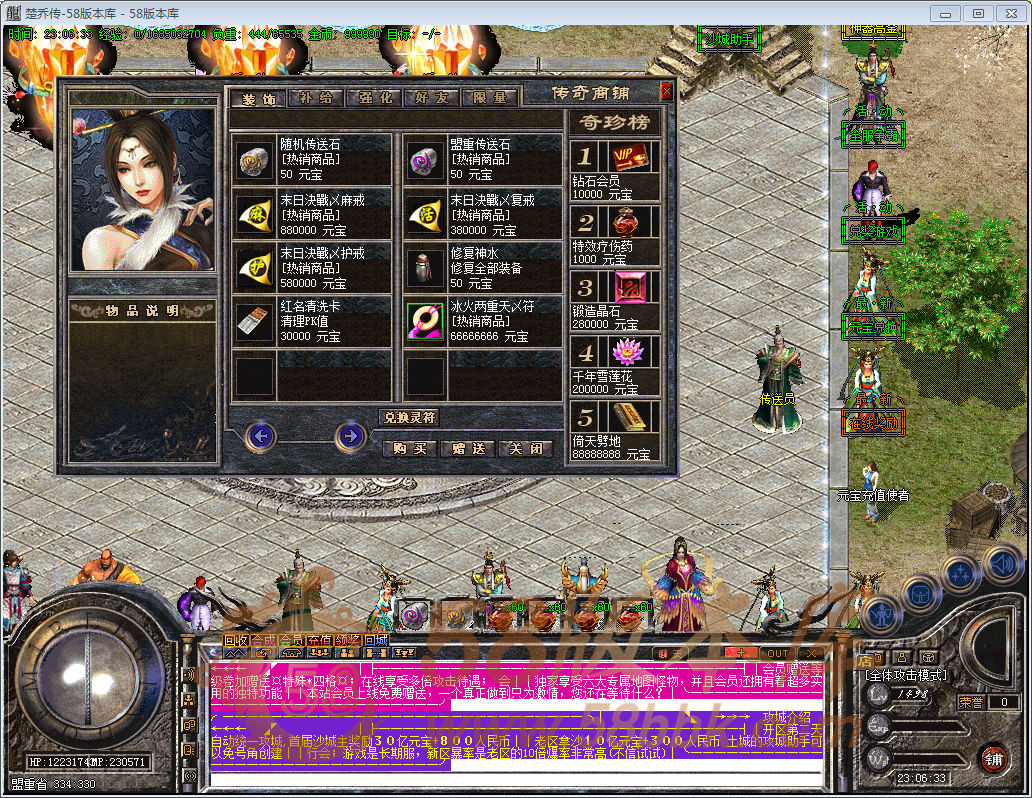Choose the 红名清洗卡 item
Screen dimensions: 1032x798
[x=311, y=322]
